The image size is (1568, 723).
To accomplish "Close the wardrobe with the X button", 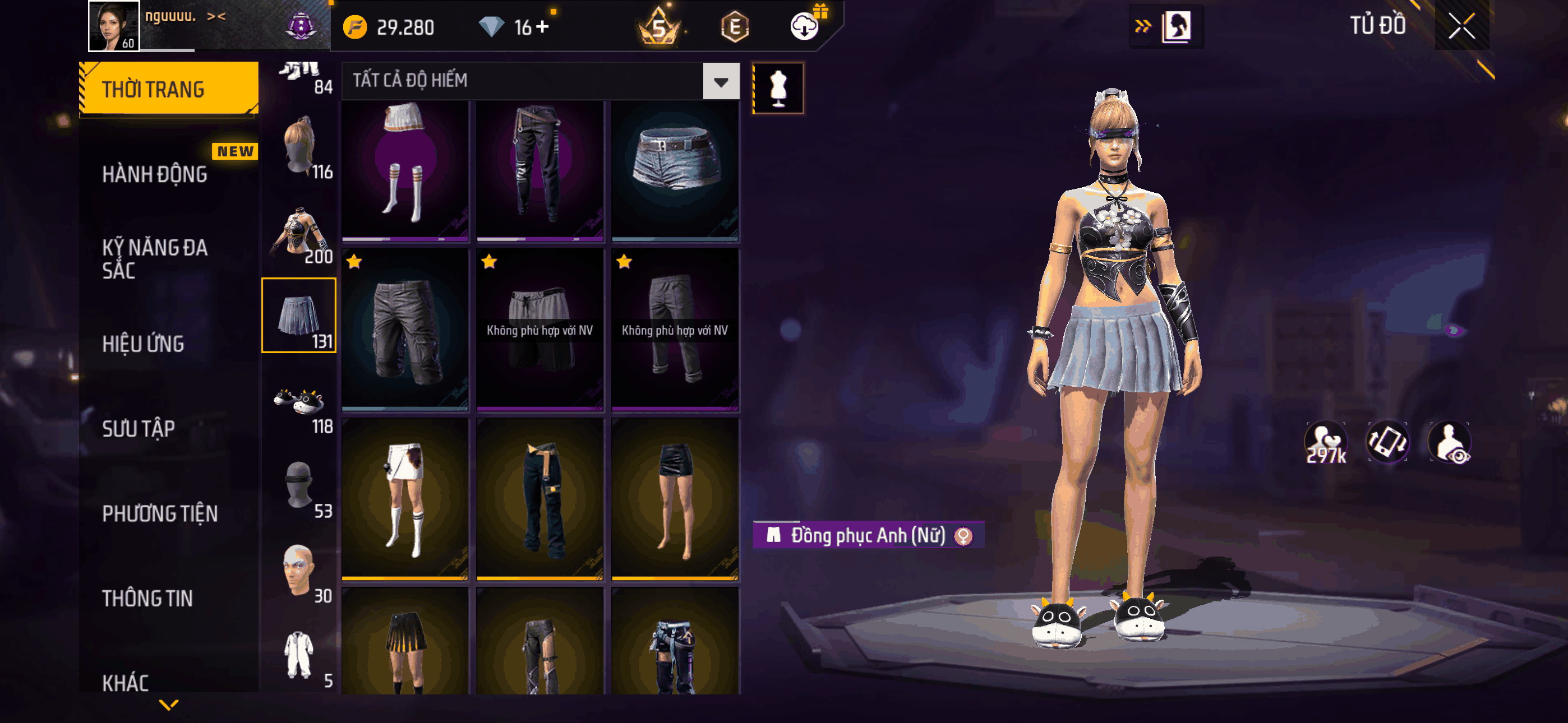I will pos(1461,26).
